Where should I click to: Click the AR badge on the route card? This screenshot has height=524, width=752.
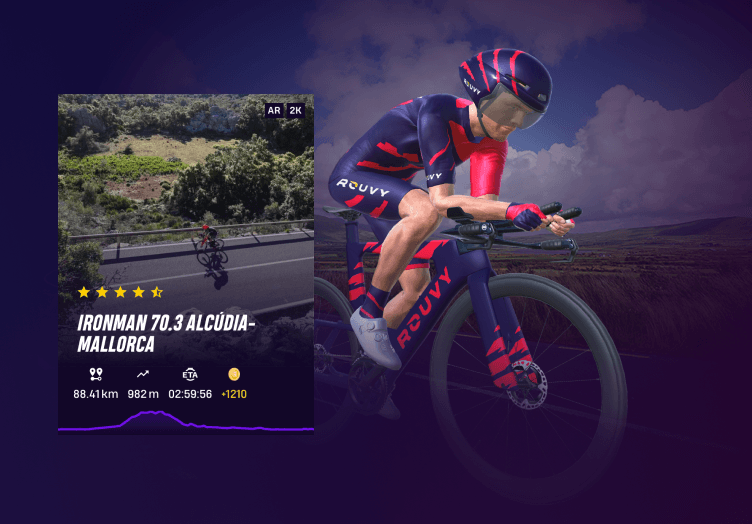(x=274, y=110)
